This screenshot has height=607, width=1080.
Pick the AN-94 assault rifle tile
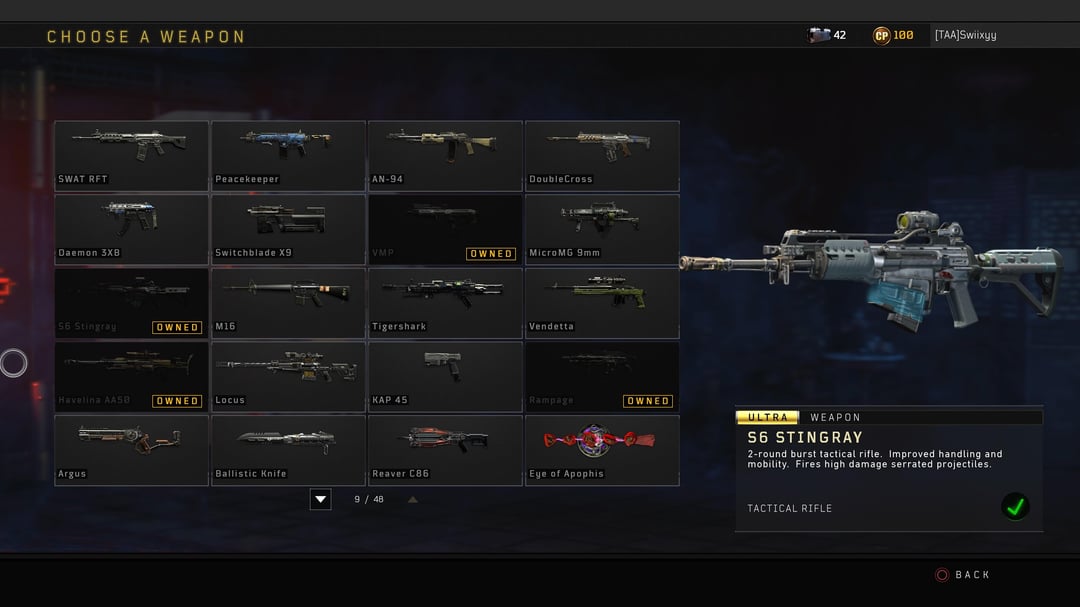(445, 155)
